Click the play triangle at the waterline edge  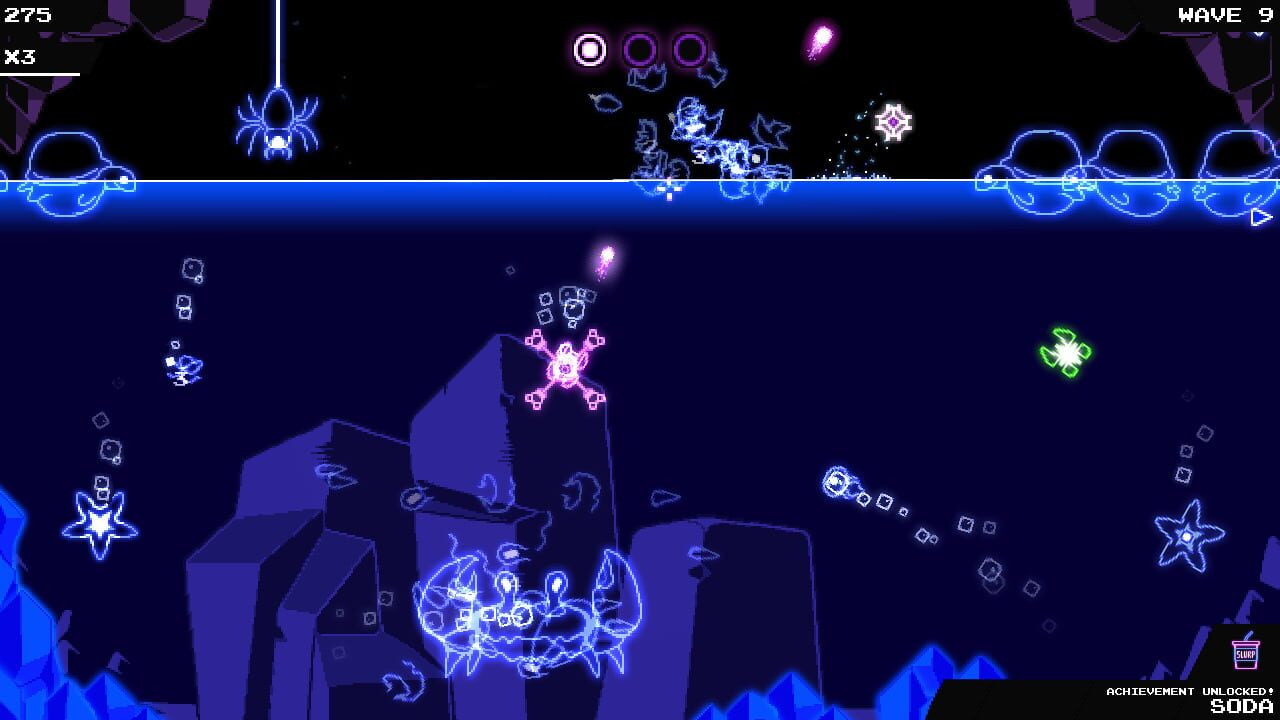pos(1259,215)
